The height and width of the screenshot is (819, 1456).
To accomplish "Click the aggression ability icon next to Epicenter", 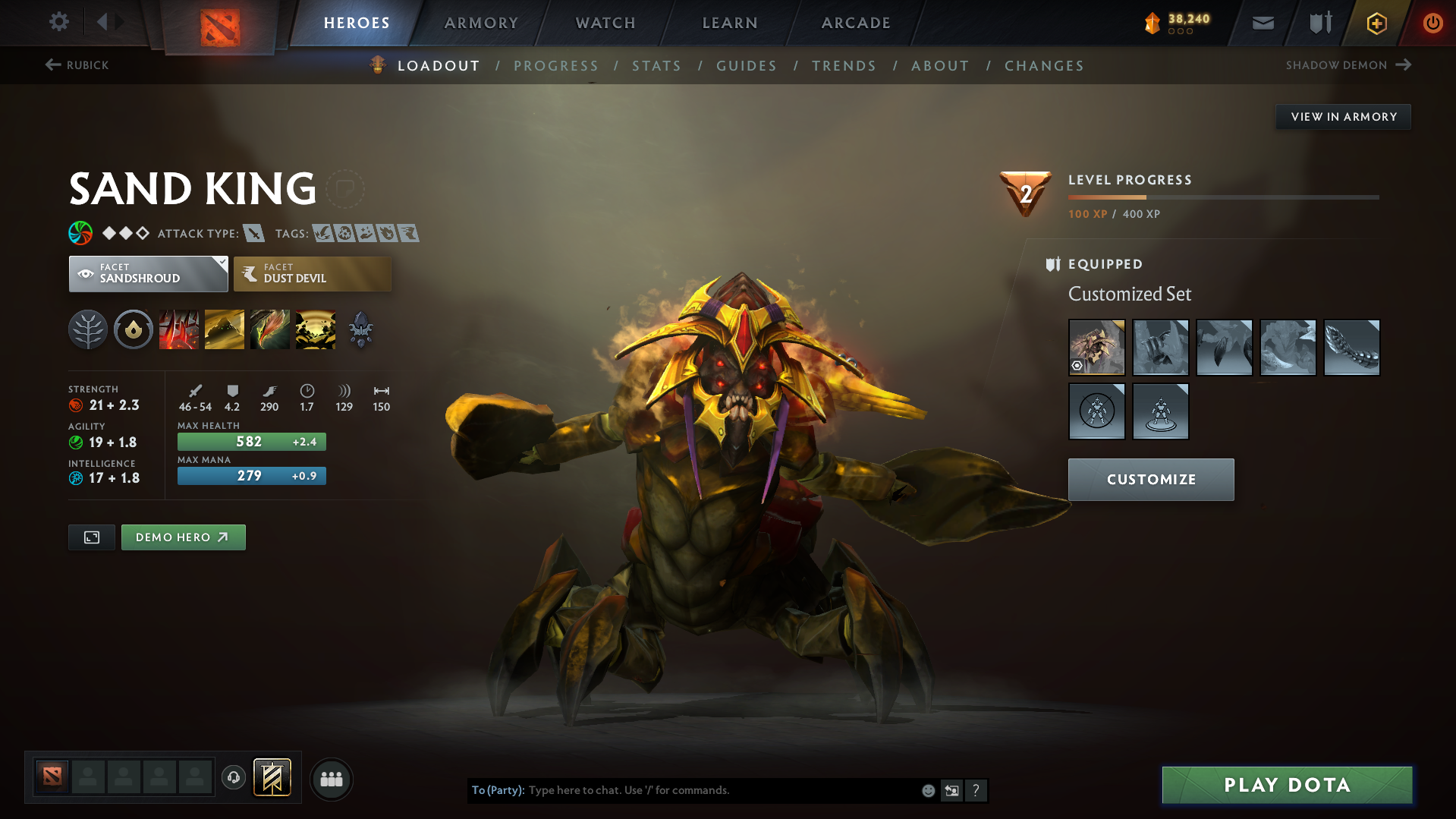I will (361, 329).
